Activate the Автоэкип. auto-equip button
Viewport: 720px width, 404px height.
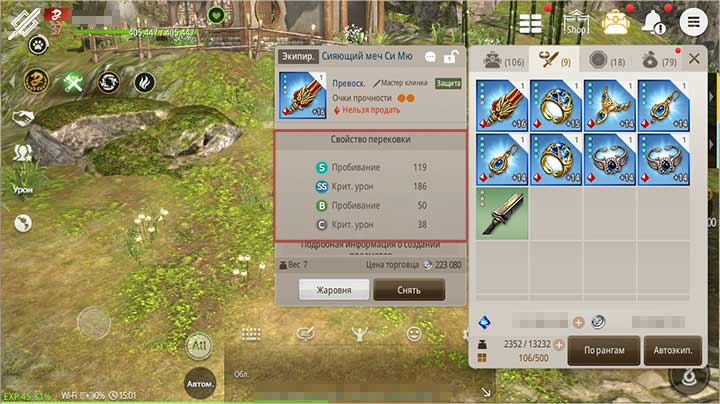(x=672, y=351)
